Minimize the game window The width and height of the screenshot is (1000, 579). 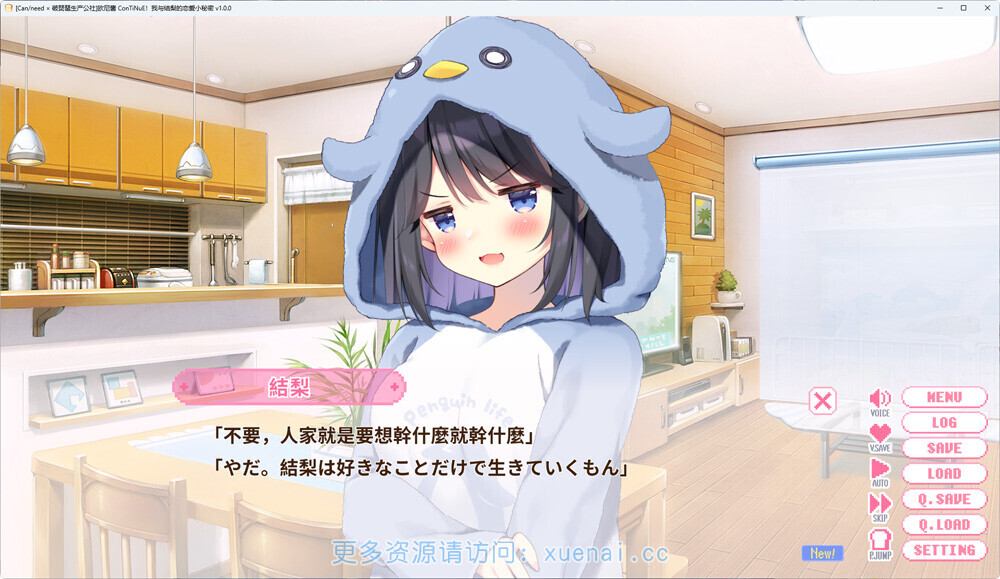point(939,8)
